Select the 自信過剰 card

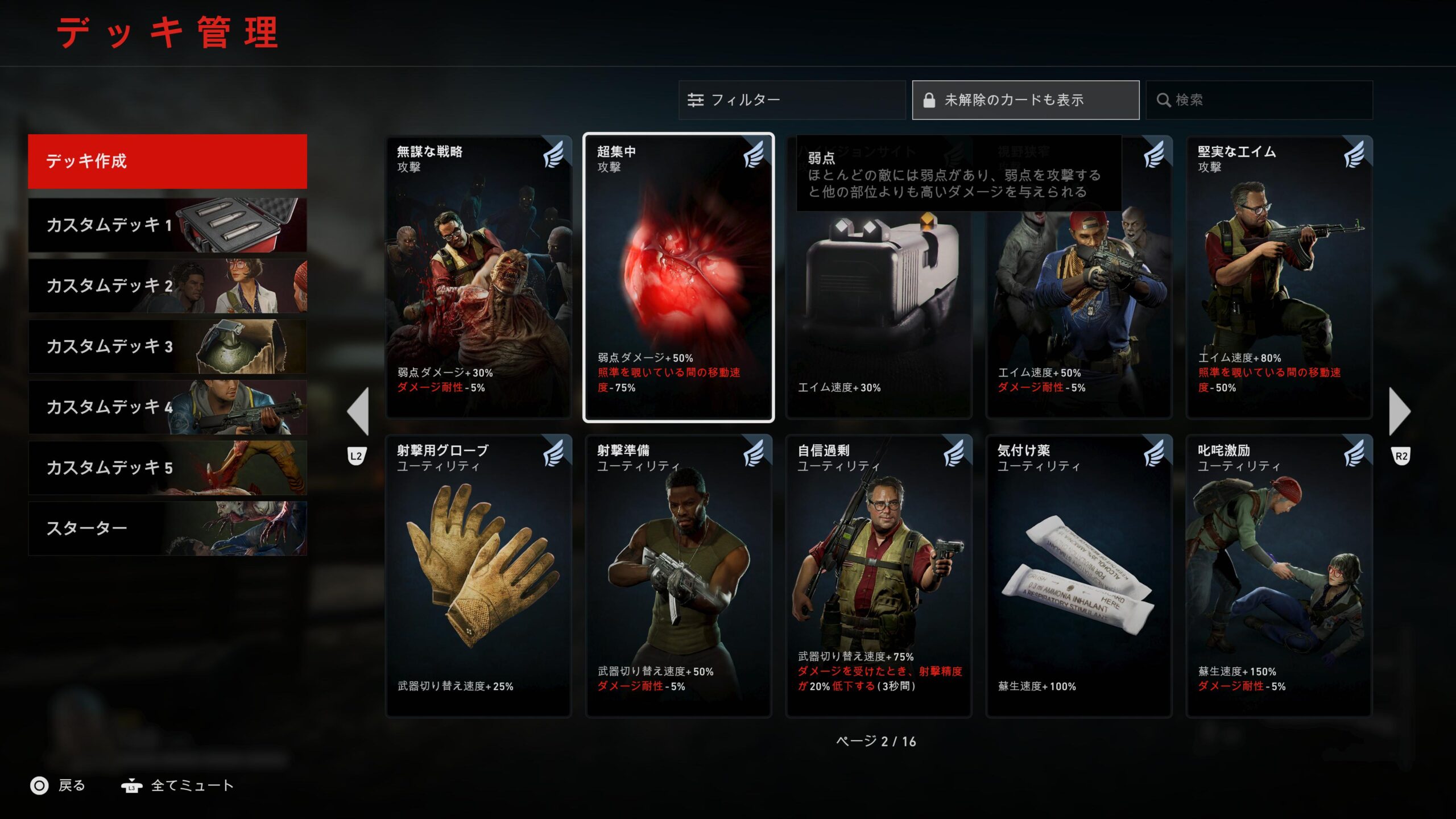click(x=879, y=576)
